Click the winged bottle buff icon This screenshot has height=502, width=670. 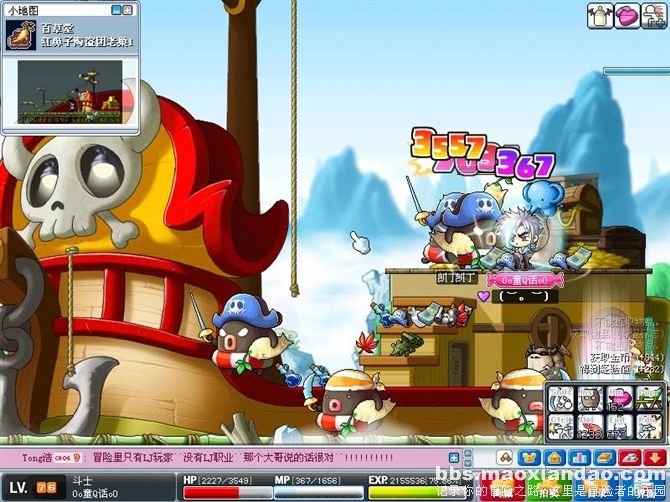point(601,15)
